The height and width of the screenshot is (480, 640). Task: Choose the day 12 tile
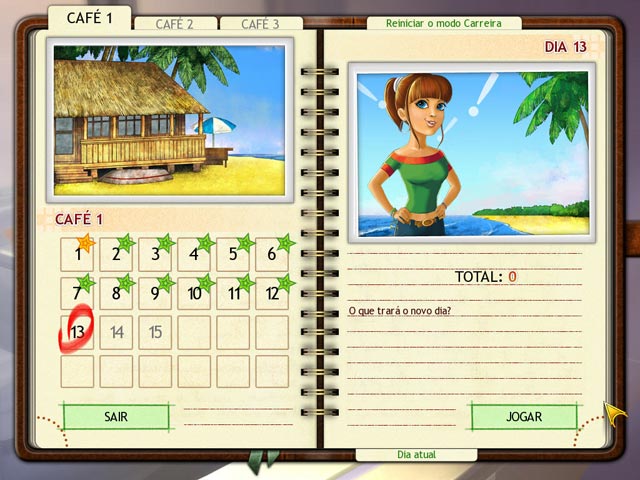pyautogui.click(x=272, y=293)
